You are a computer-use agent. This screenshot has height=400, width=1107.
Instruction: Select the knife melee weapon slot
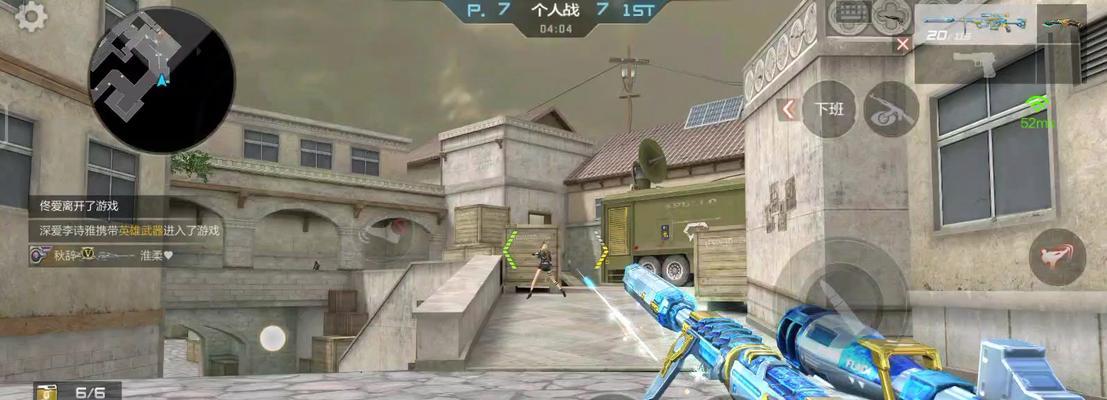click(x=1060, y=22)
